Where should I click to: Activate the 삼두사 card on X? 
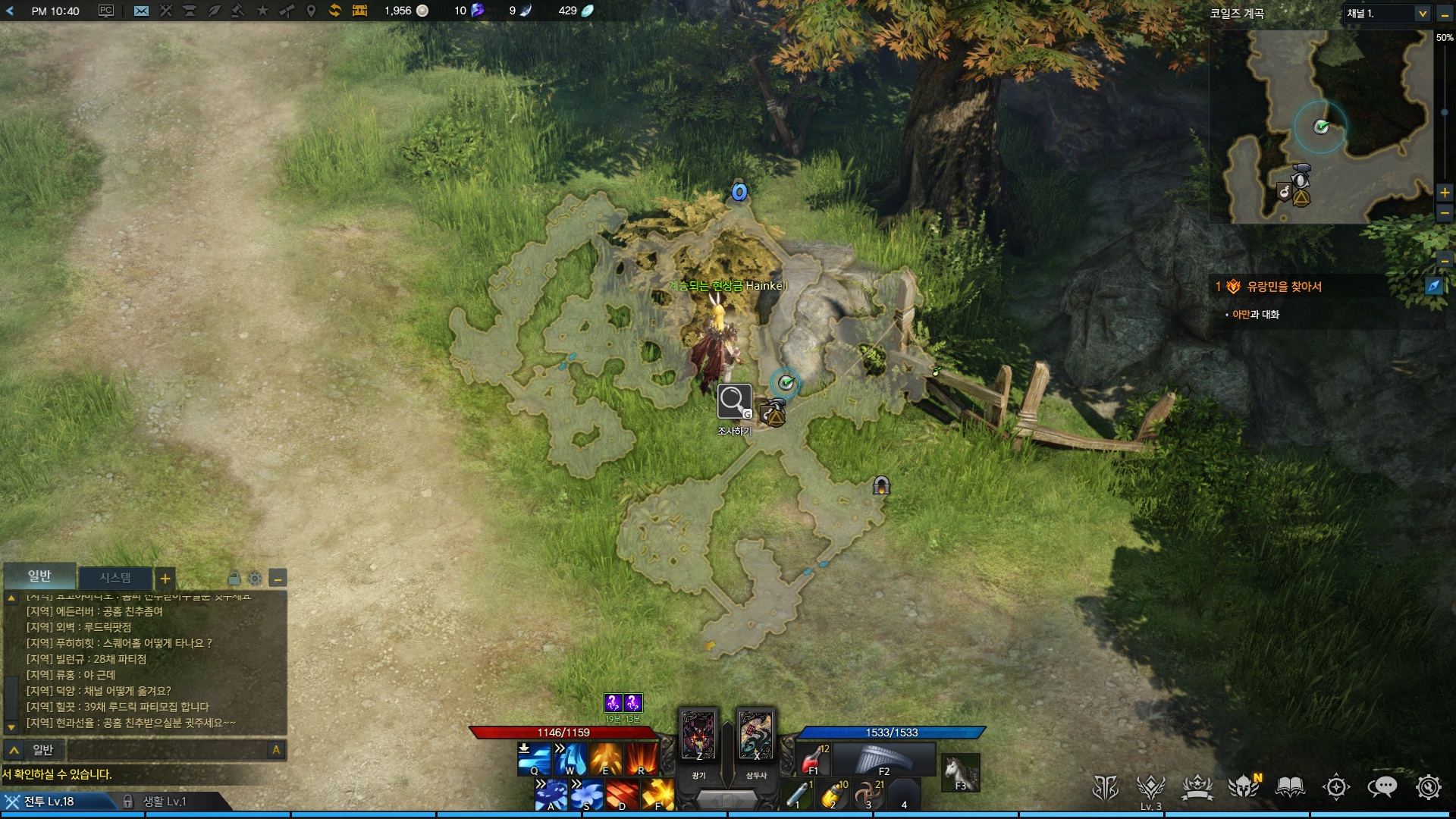(x=755, y=735)
